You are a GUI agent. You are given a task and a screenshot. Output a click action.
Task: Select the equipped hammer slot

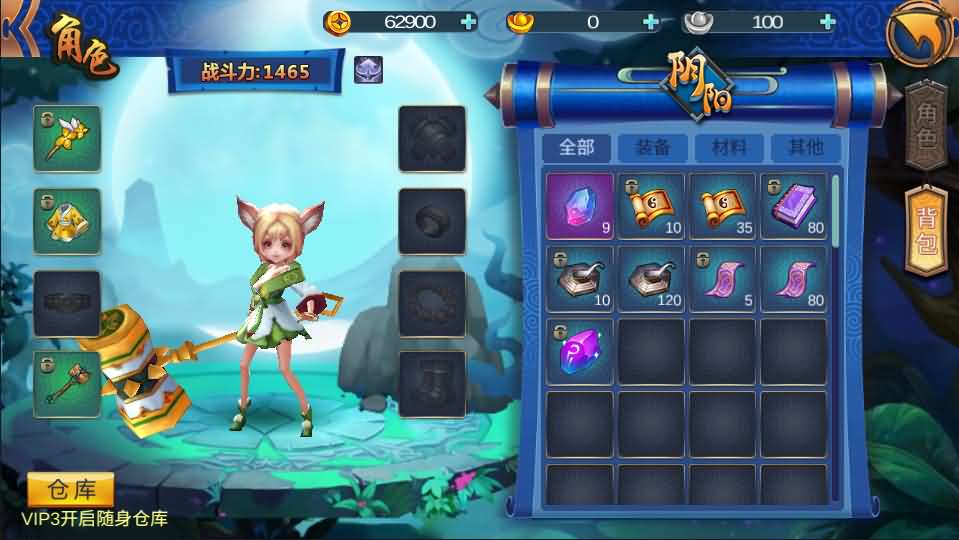(67, 383)
